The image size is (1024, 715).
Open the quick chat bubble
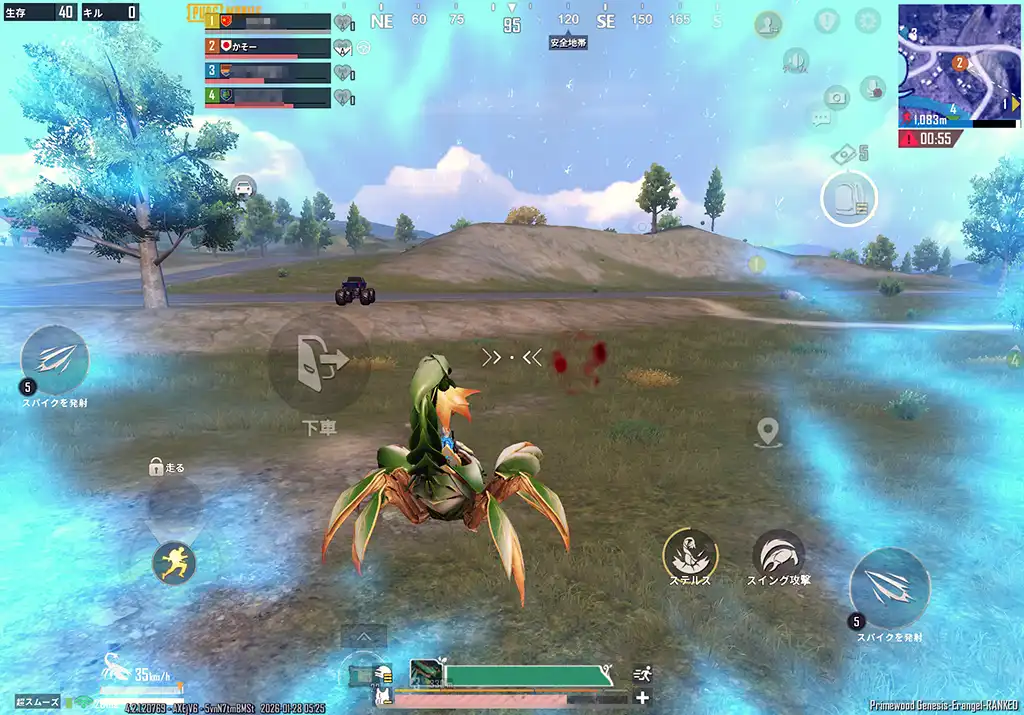pyautogui.click(x=821, y=120)
